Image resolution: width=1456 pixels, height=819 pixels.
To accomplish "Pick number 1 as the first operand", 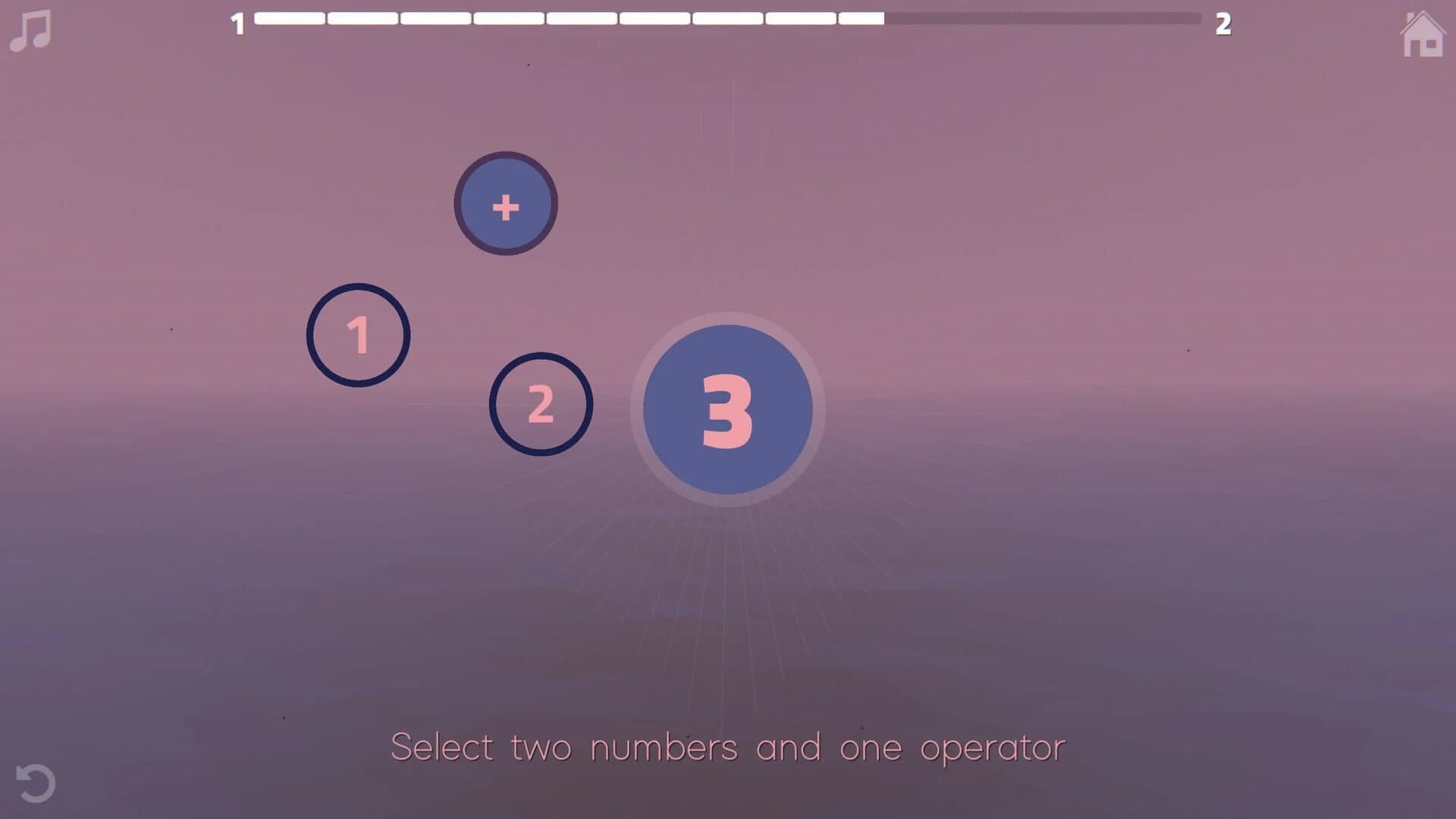I will coord(358,335).
